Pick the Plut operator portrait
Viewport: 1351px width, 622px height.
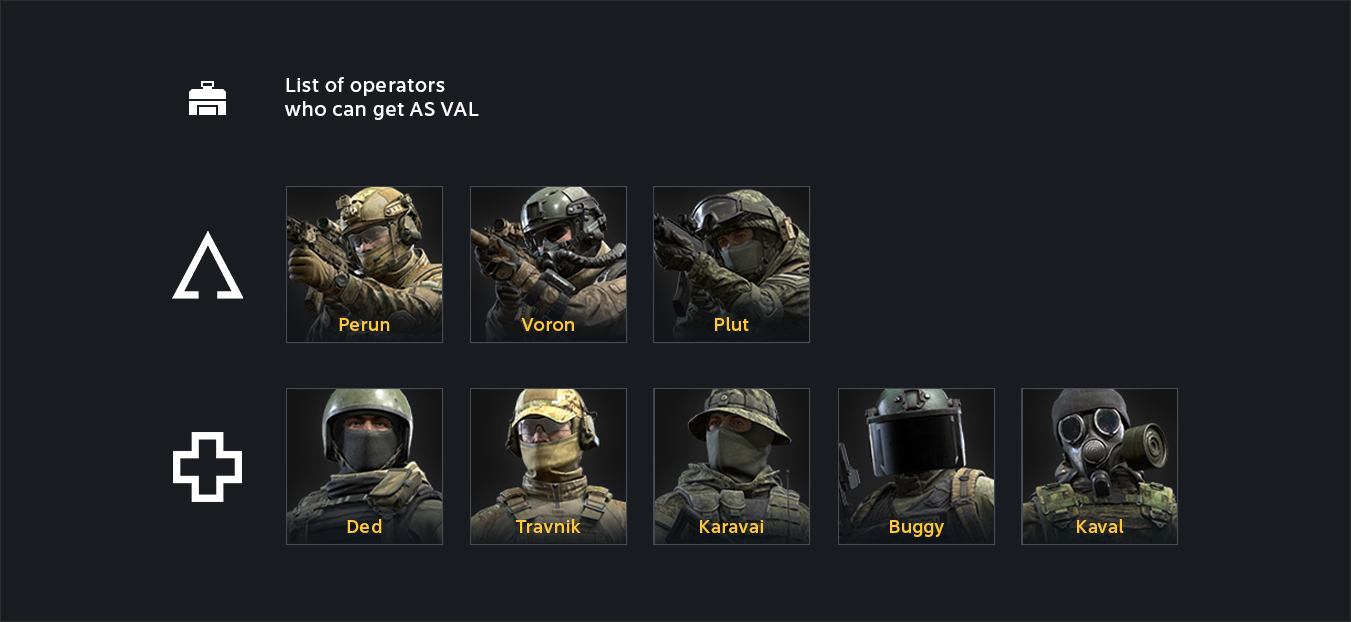coord(731,264)
